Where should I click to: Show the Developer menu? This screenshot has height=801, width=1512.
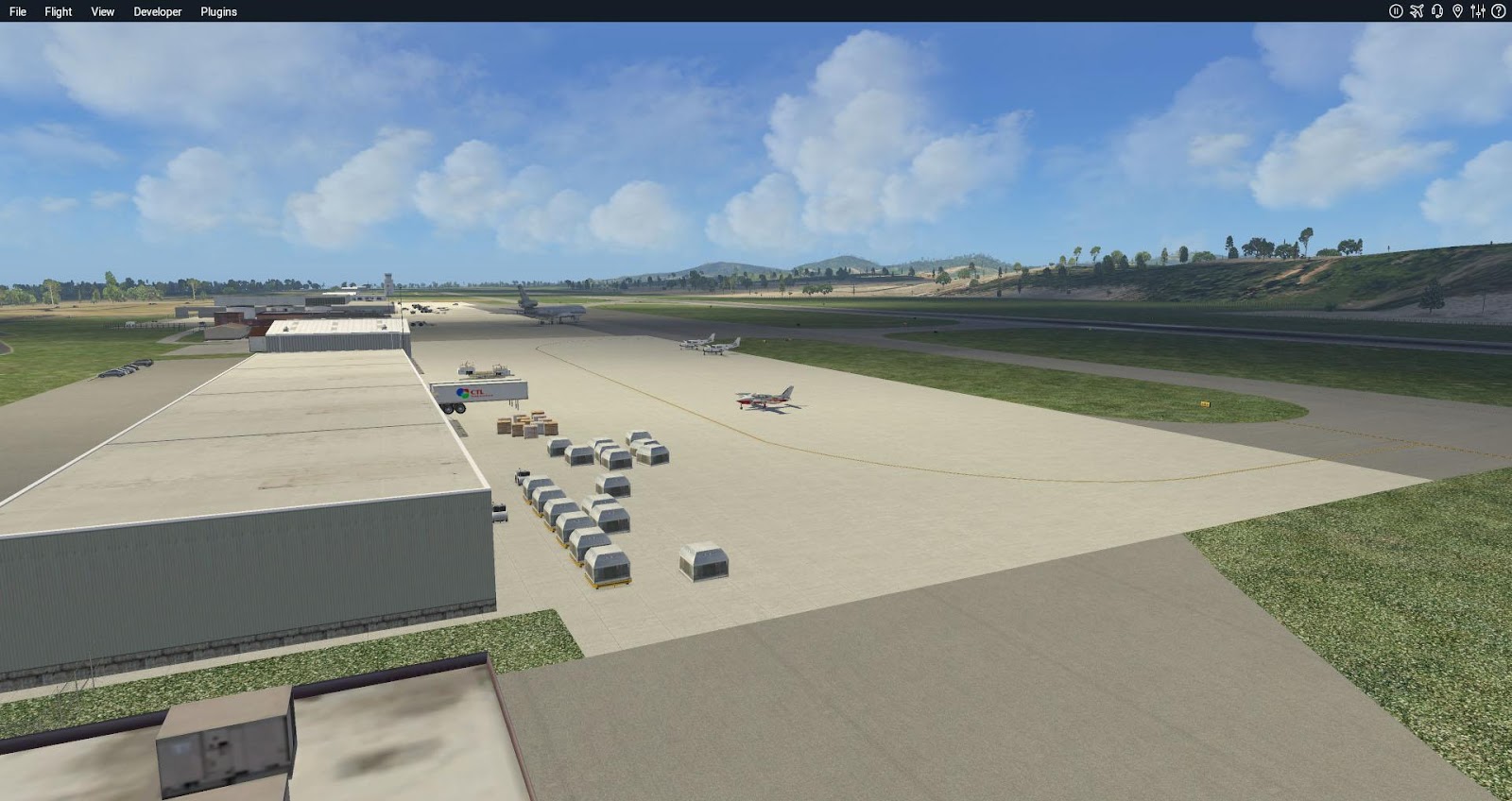pyautogui.click(x=158, y=11)
